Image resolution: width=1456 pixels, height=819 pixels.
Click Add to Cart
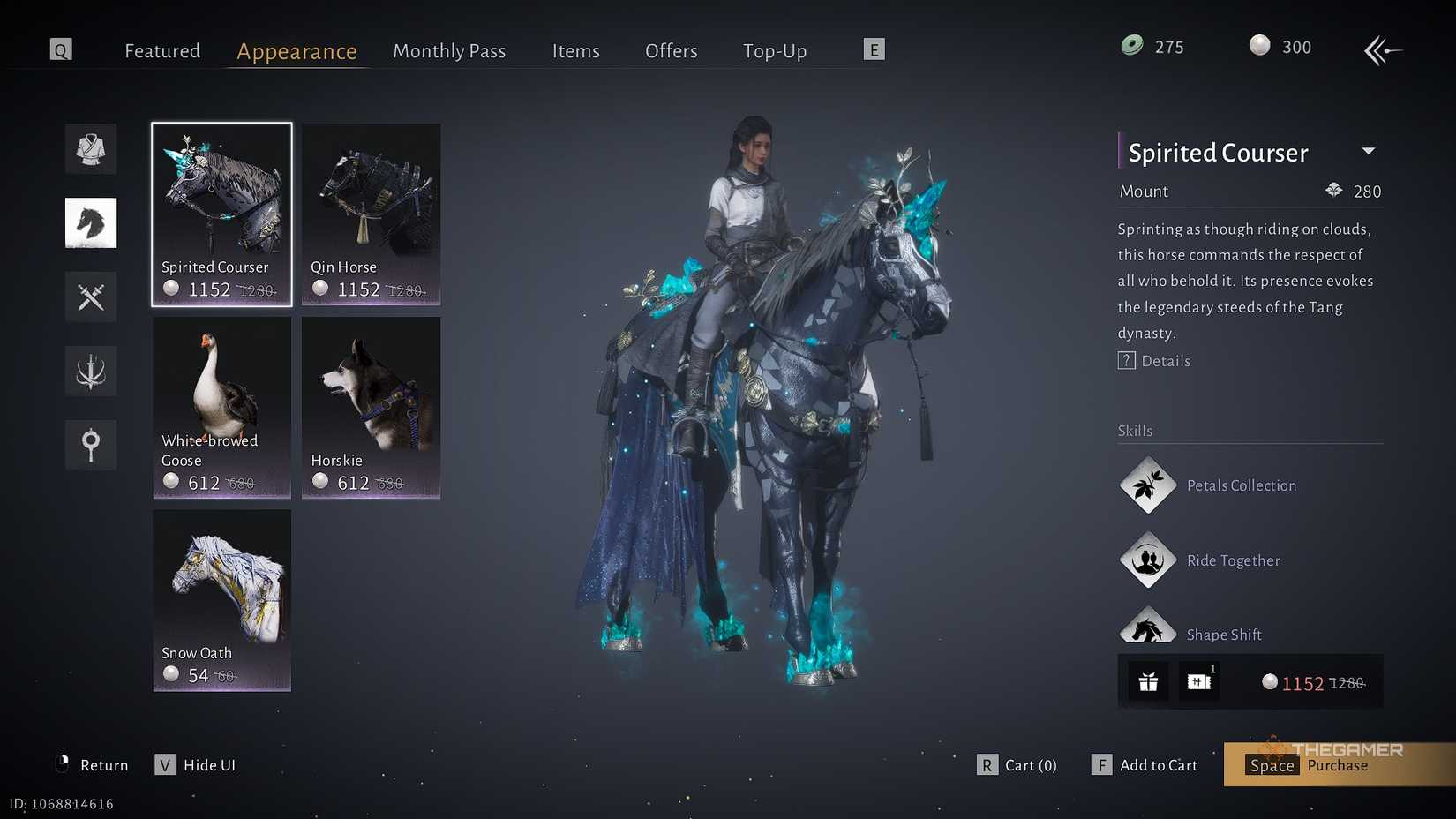1156,764
